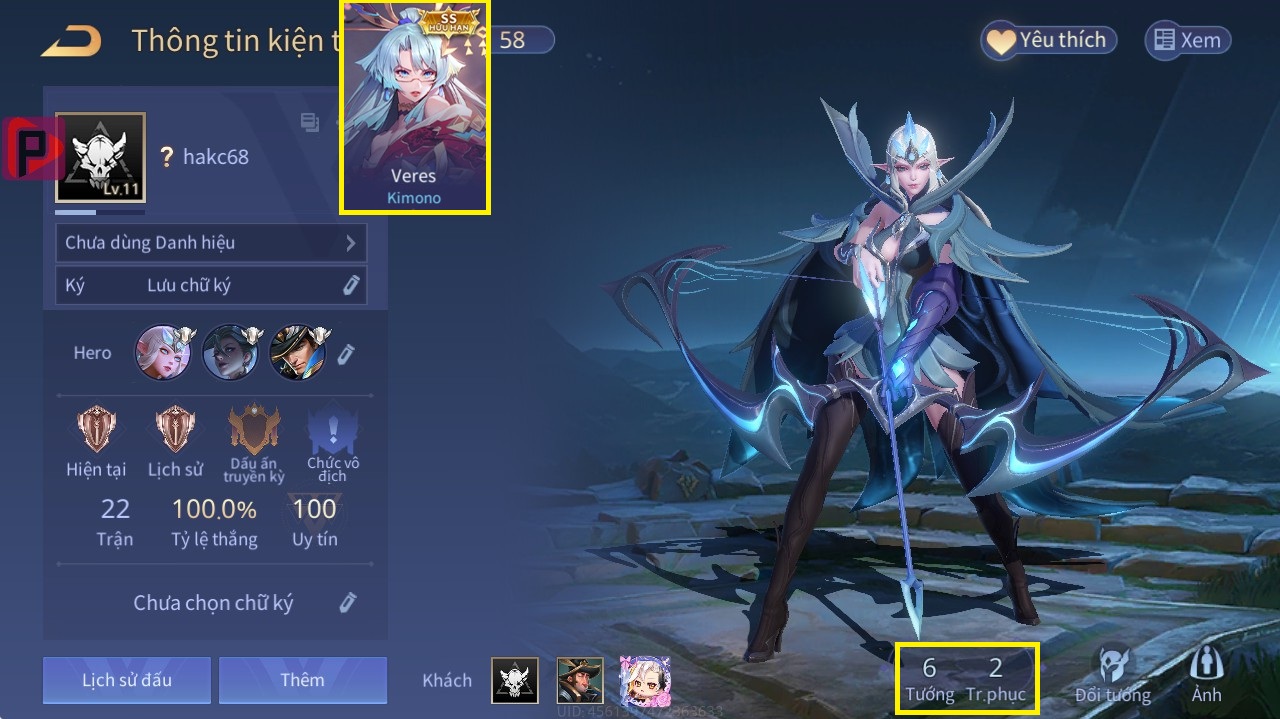Edit the Chưa chọn chữ ký signature
This screenshot has width=1280, height=719.
click(x=347, y=602)
